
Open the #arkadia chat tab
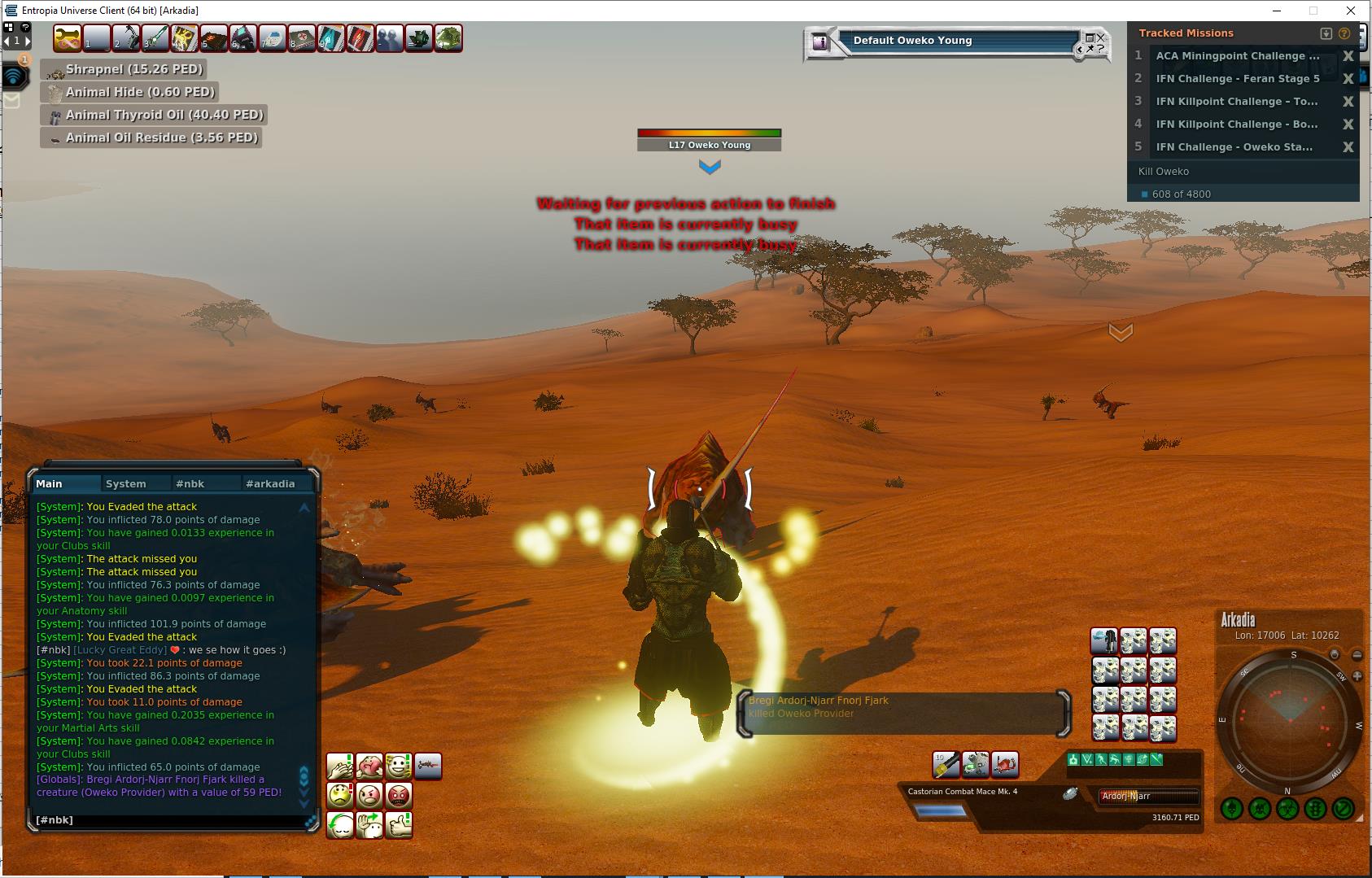[x=270, y=483]
